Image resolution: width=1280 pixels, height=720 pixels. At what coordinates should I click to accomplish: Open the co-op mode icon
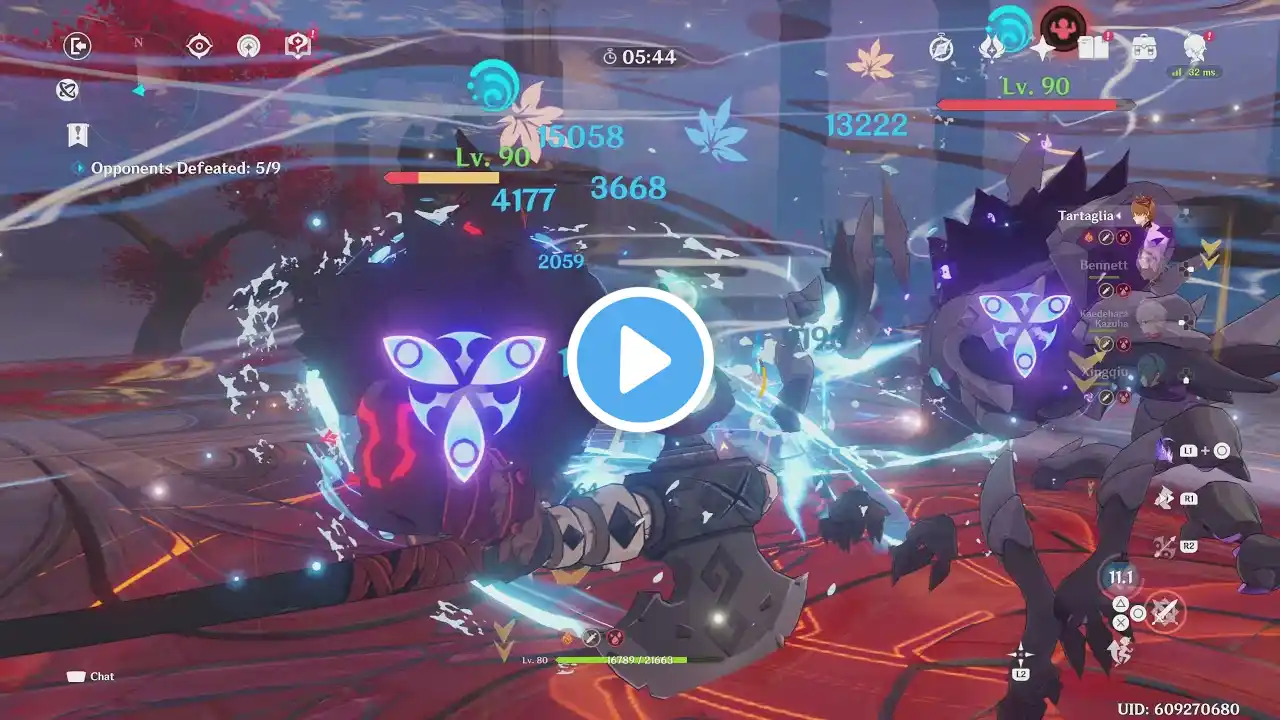pyautogui.click(x=249, y=46)
